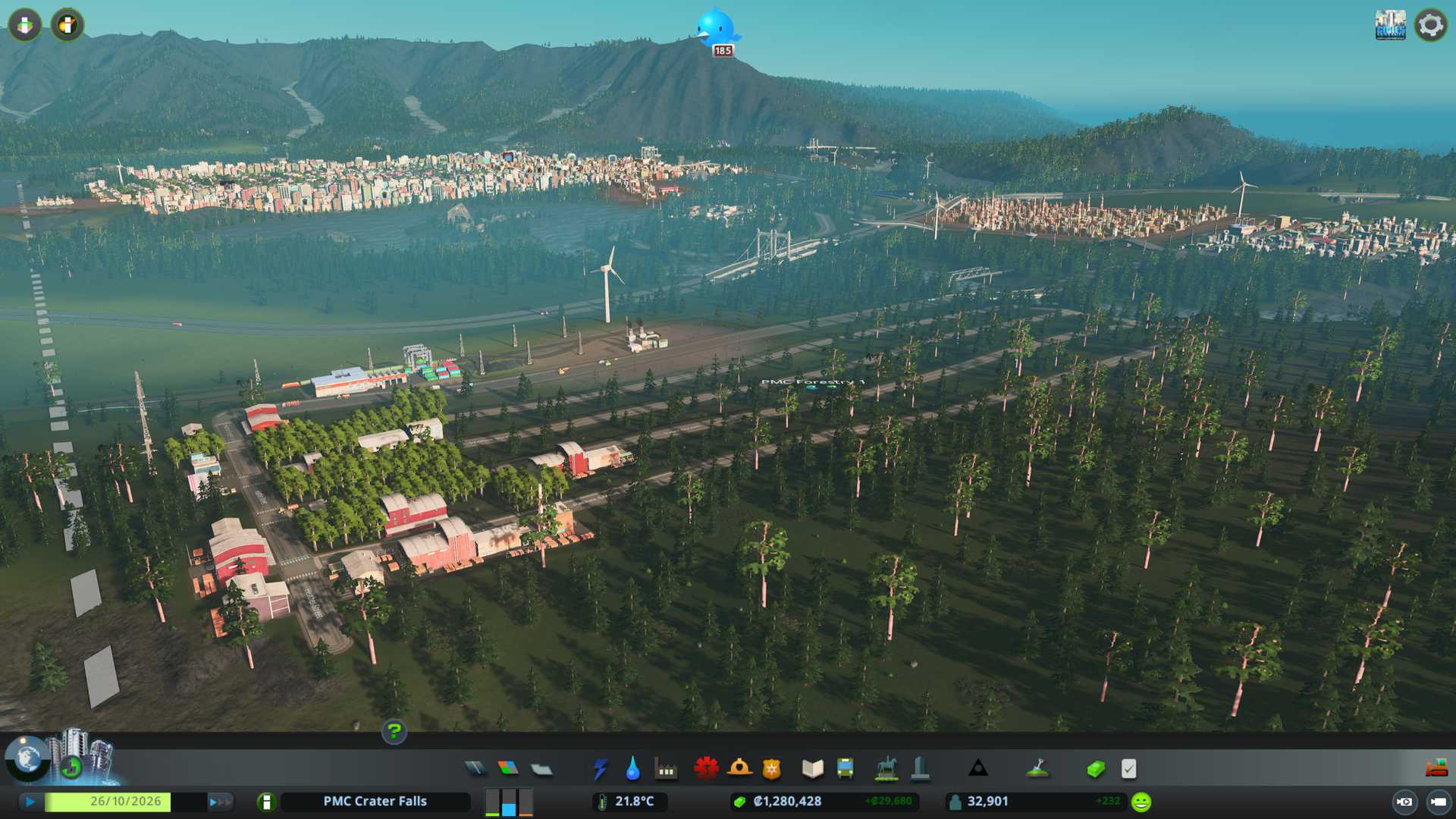Select the Police badge menu

pyautogui.click(x=772, y=769)
